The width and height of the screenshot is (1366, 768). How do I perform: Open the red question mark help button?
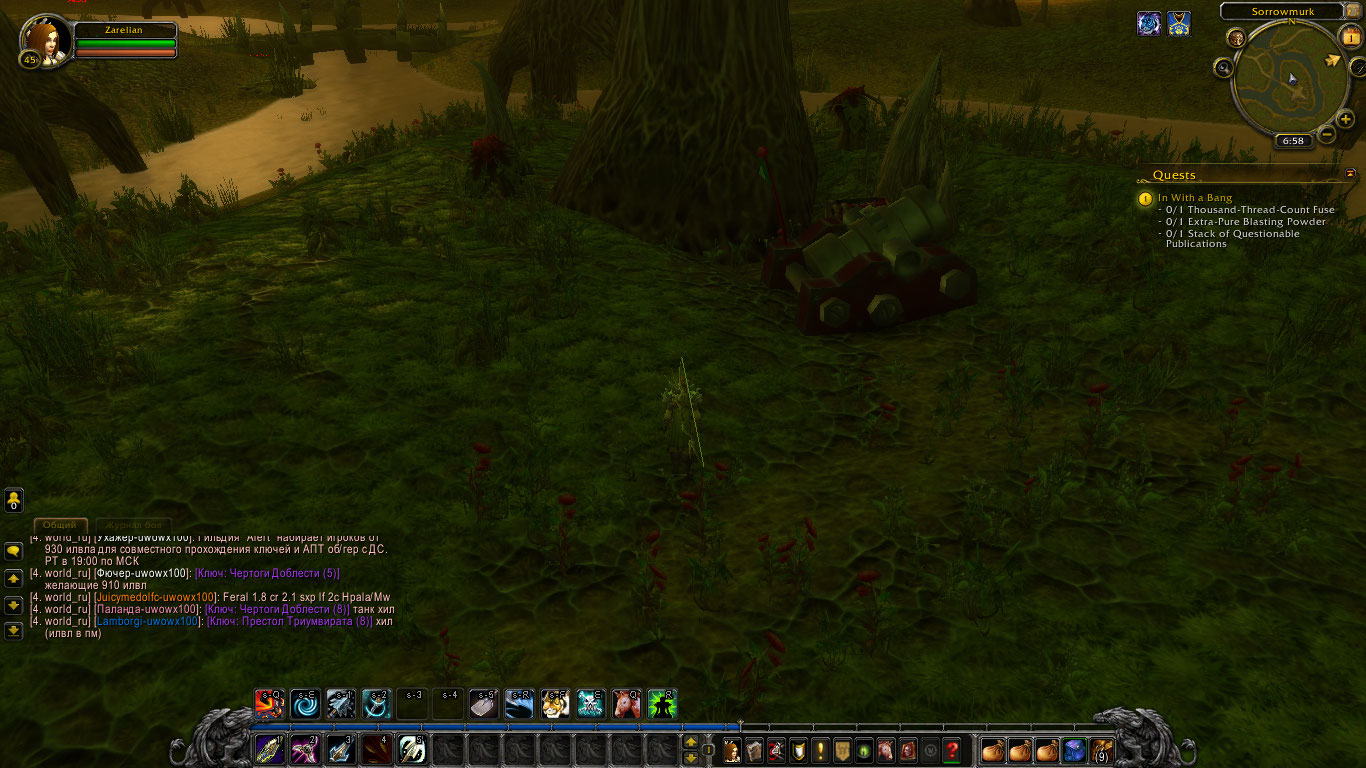[952, 749]
